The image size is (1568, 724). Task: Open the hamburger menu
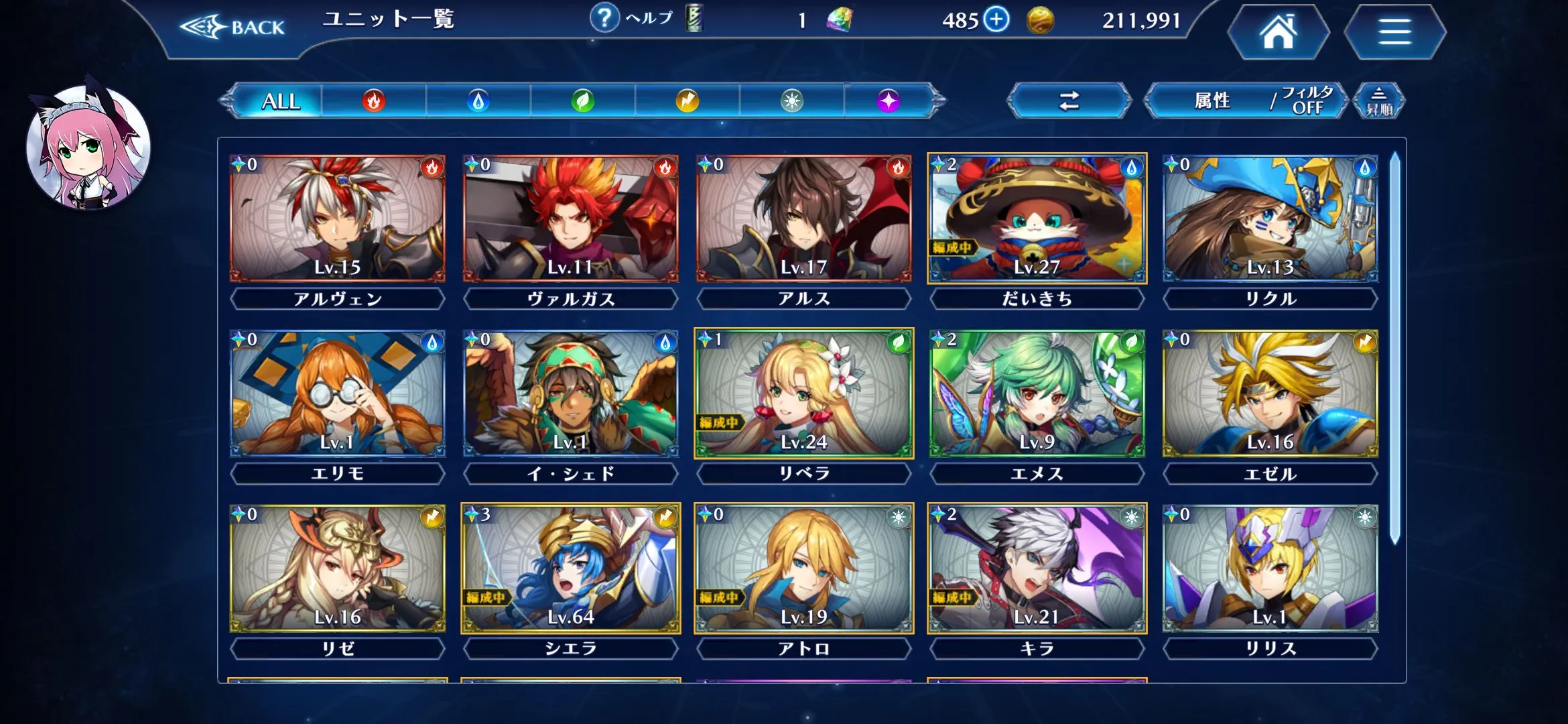1394,32
